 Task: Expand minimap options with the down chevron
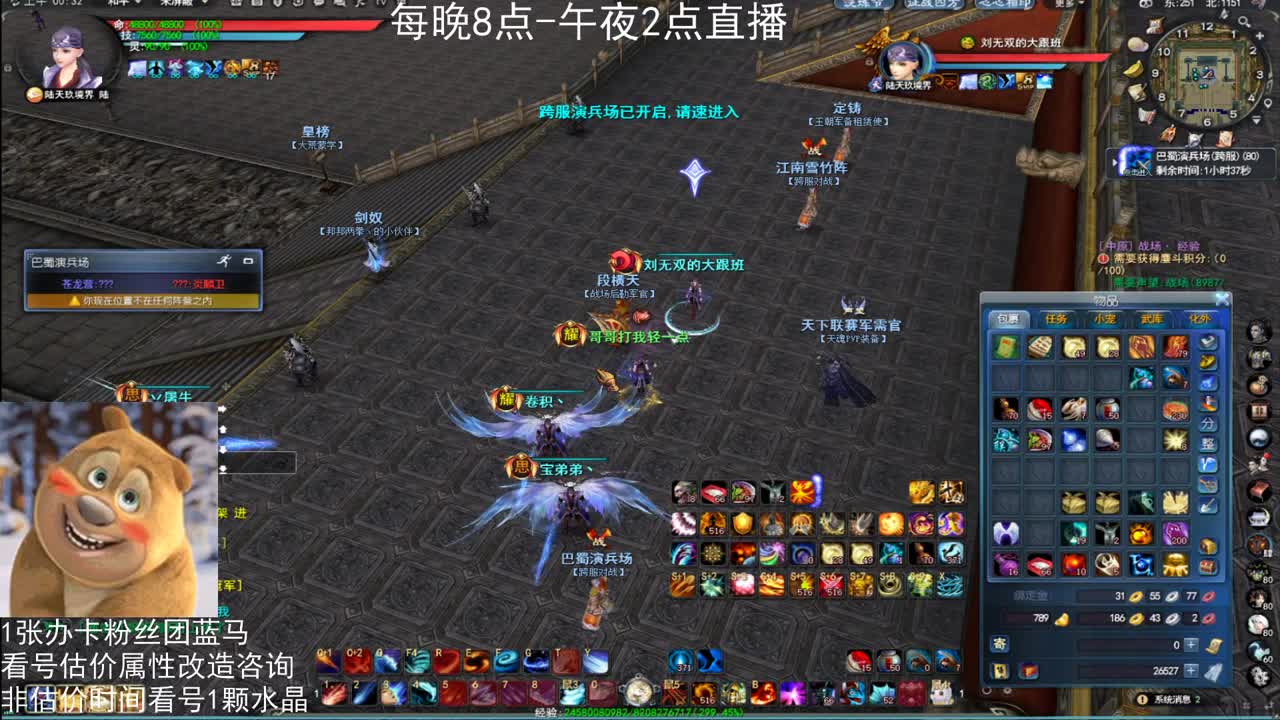pyautogui.click(x=1255, y=119)
